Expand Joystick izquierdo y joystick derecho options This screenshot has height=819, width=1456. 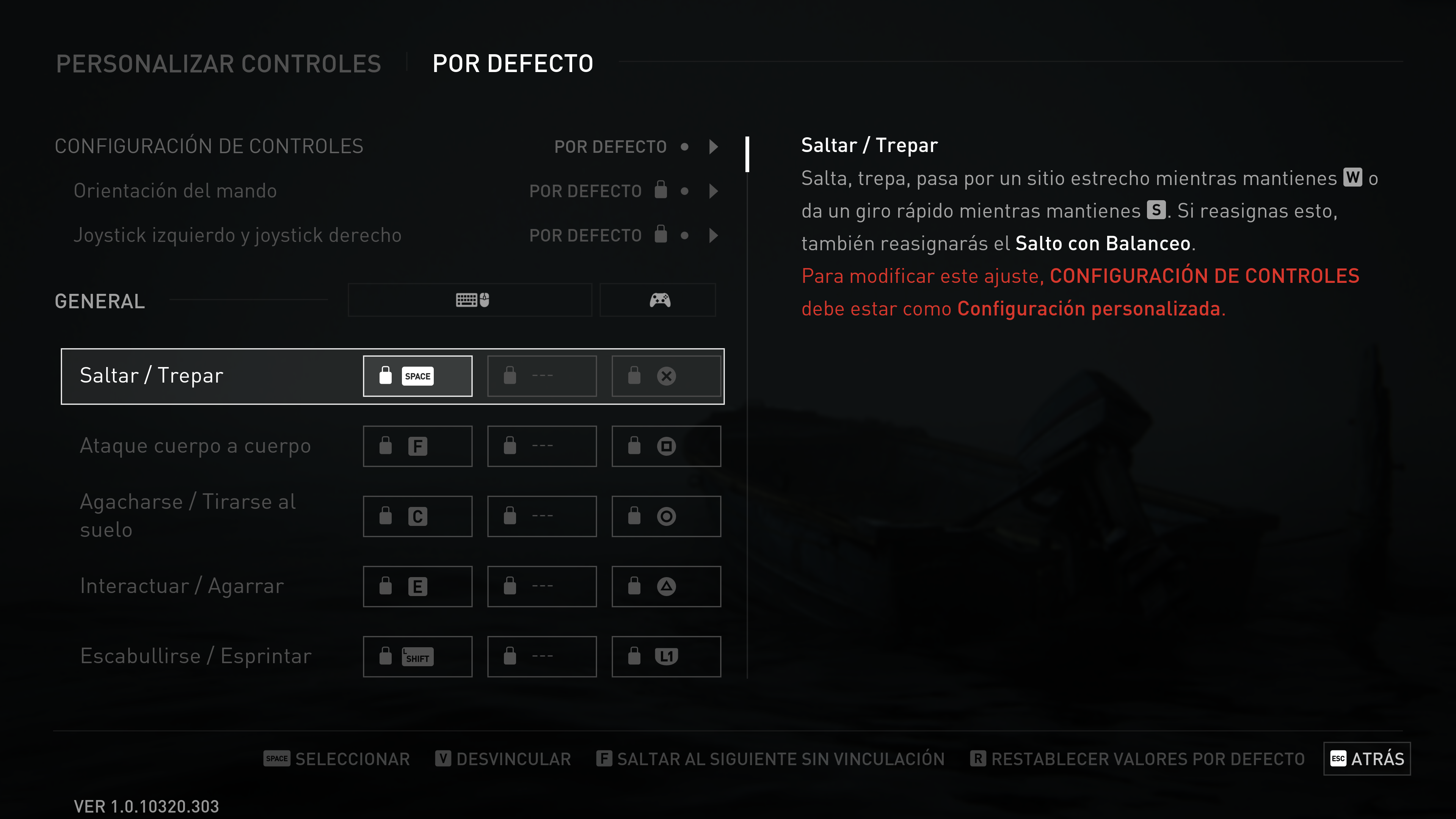pyautogui.click(x=713, y=235)
